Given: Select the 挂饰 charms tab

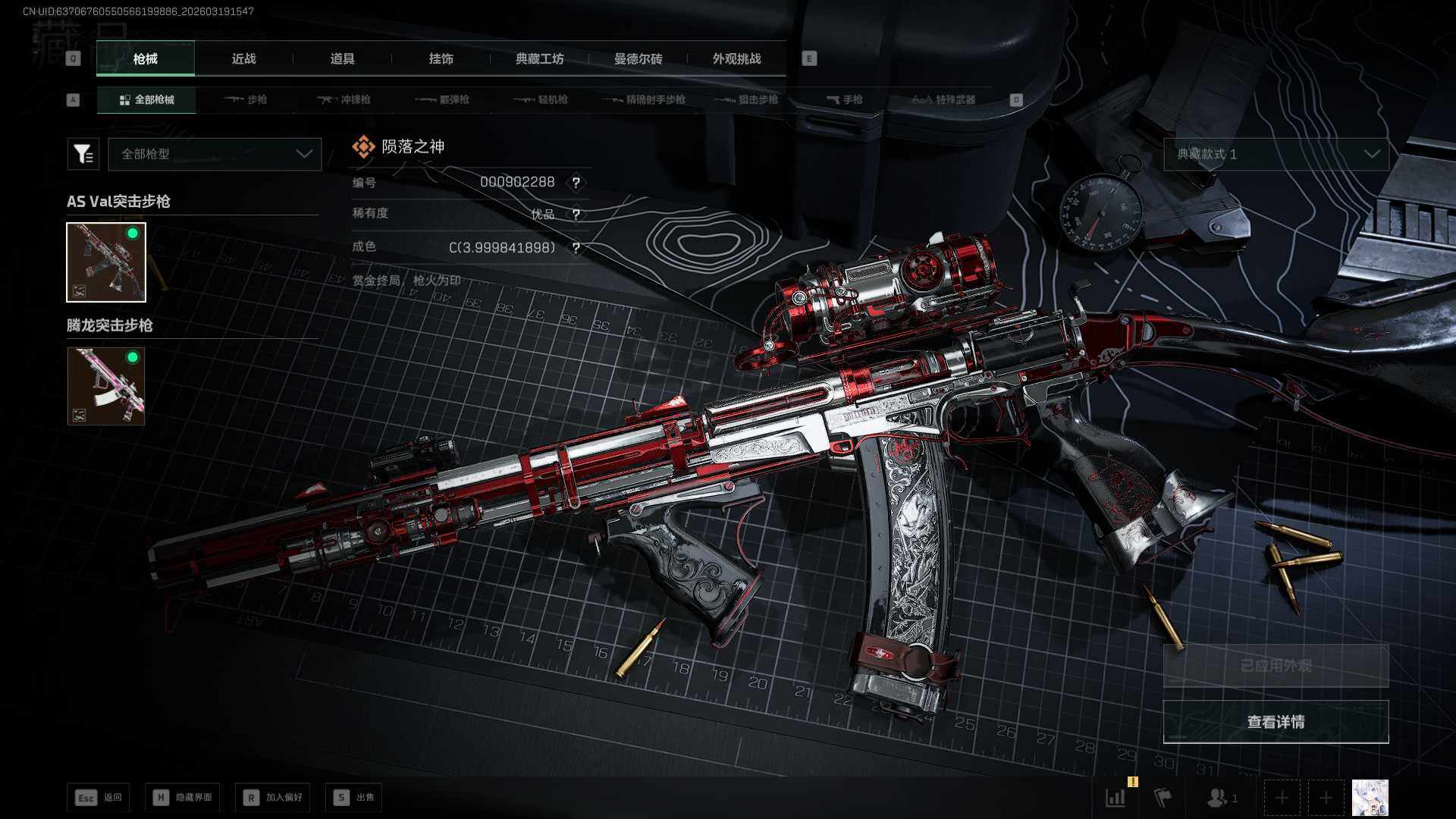Looking at the screenshot, I should (x=441, y=59).
